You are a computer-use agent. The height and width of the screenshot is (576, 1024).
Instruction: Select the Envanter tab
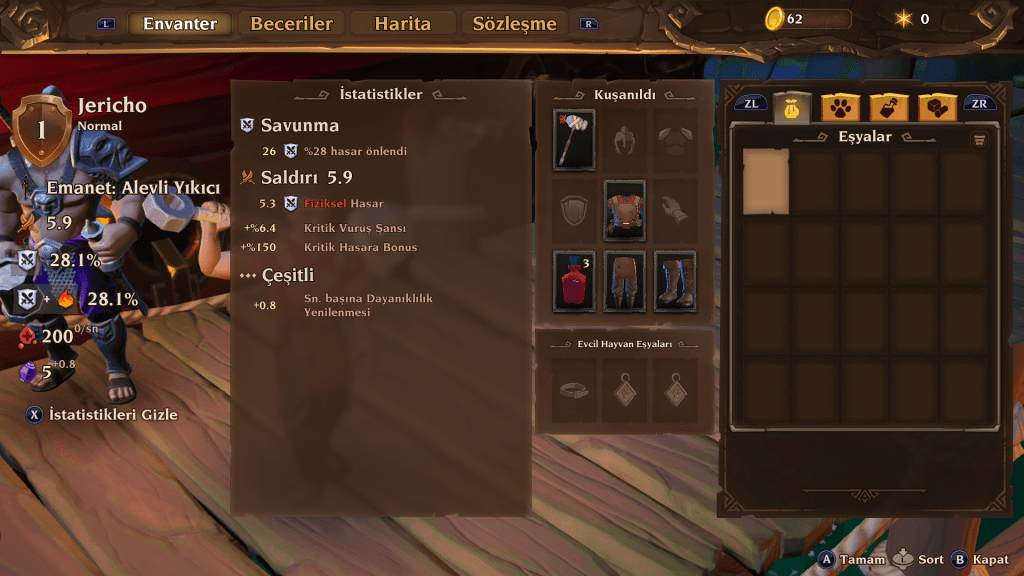tap(180, 24)
